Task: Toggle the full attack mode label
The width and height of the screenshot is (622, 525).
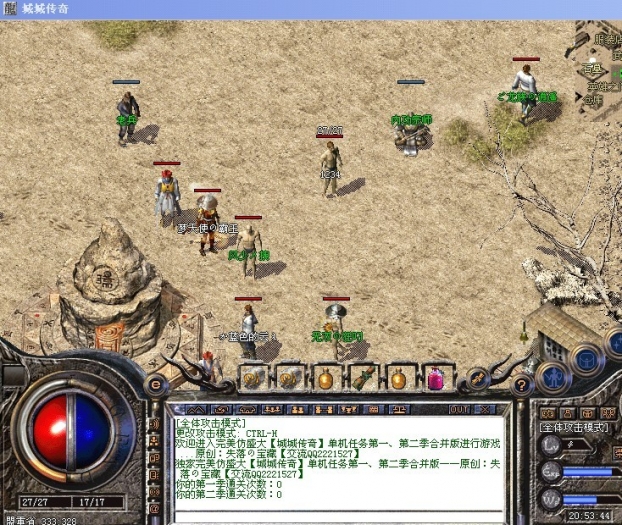Action: [574, 427]
